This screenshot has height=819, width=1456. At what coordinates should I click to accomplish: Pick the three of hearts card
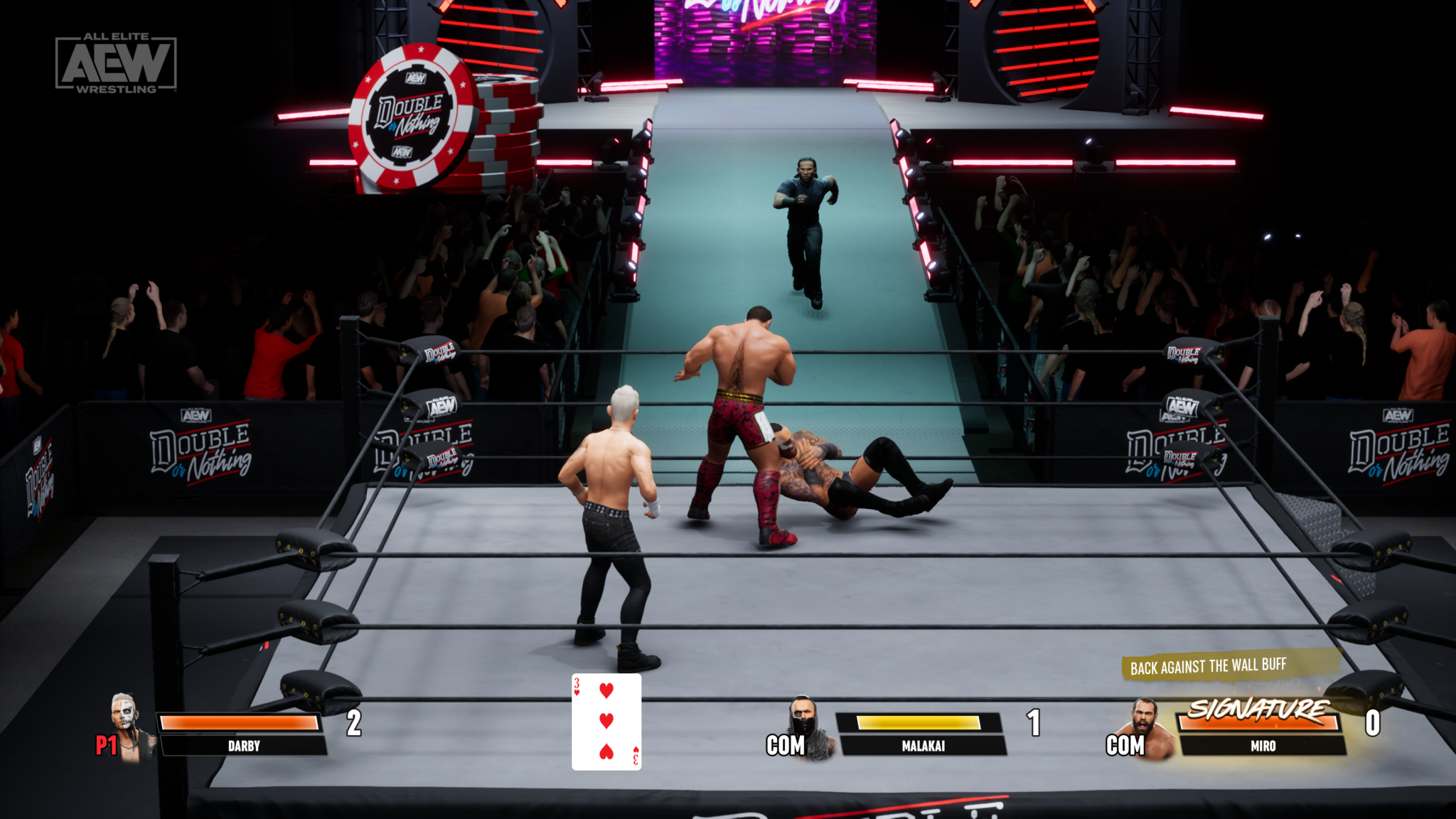click(606, 722)
